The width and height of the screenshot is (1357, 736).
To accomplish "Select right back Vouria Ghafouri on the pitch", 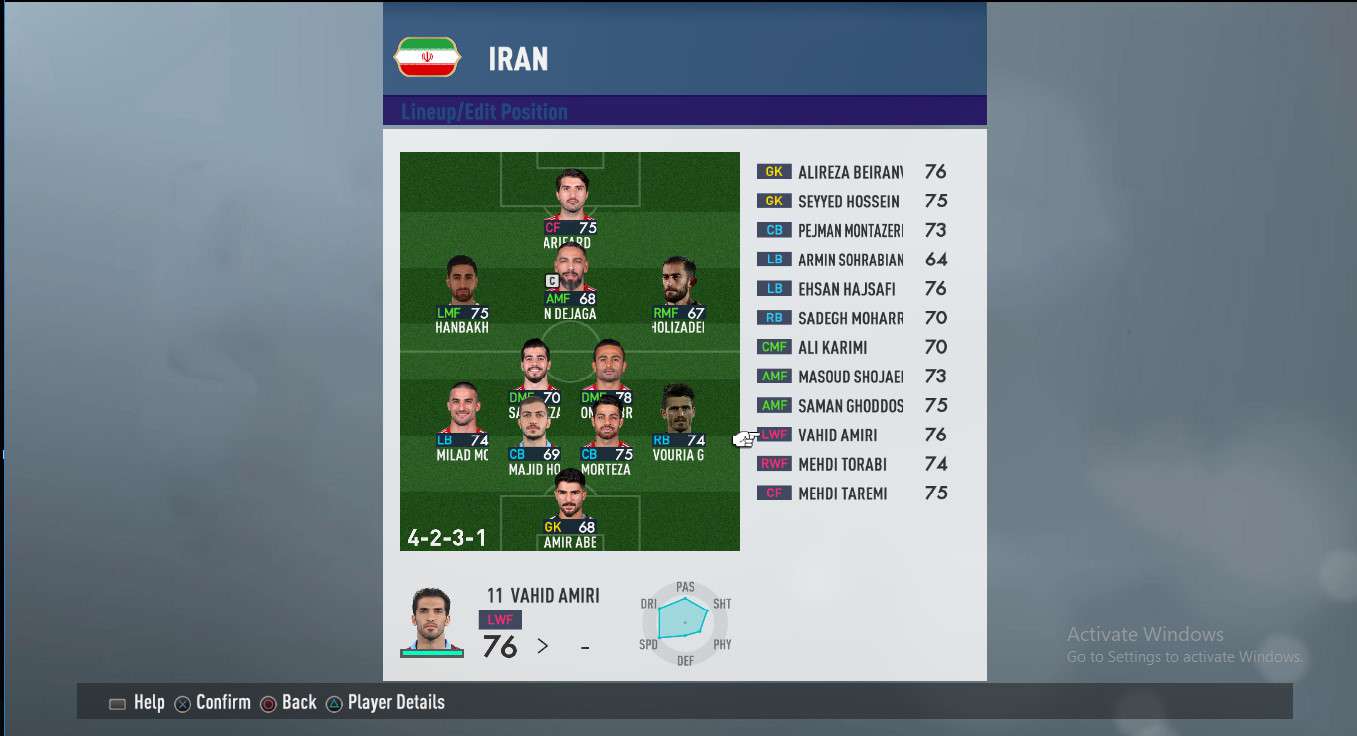I will tap(679, 413).
